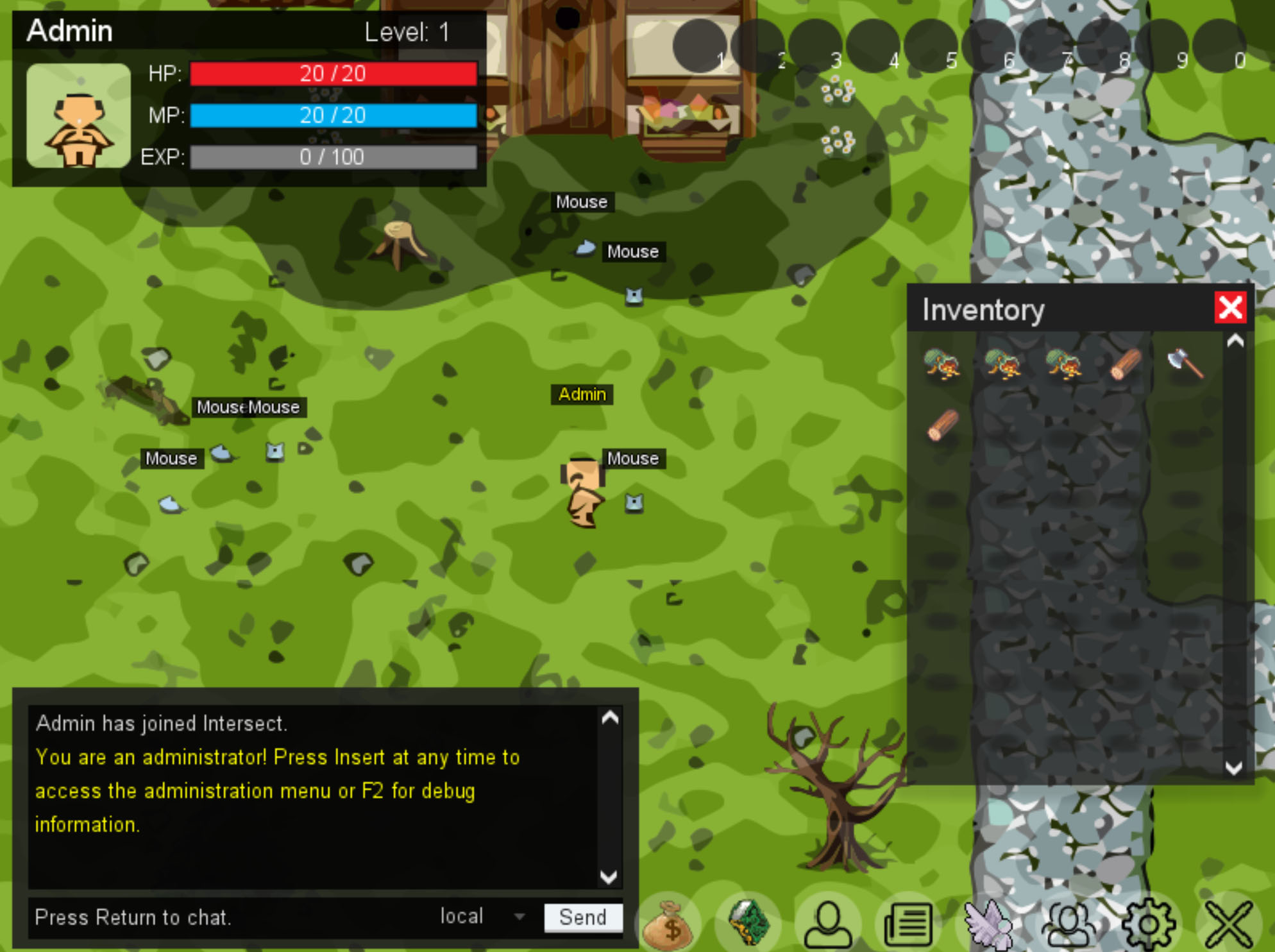Image resolution: width=1275 pixels, height=952 pixels.
Task: Click the chat log's up arrow
Action: 610,718
